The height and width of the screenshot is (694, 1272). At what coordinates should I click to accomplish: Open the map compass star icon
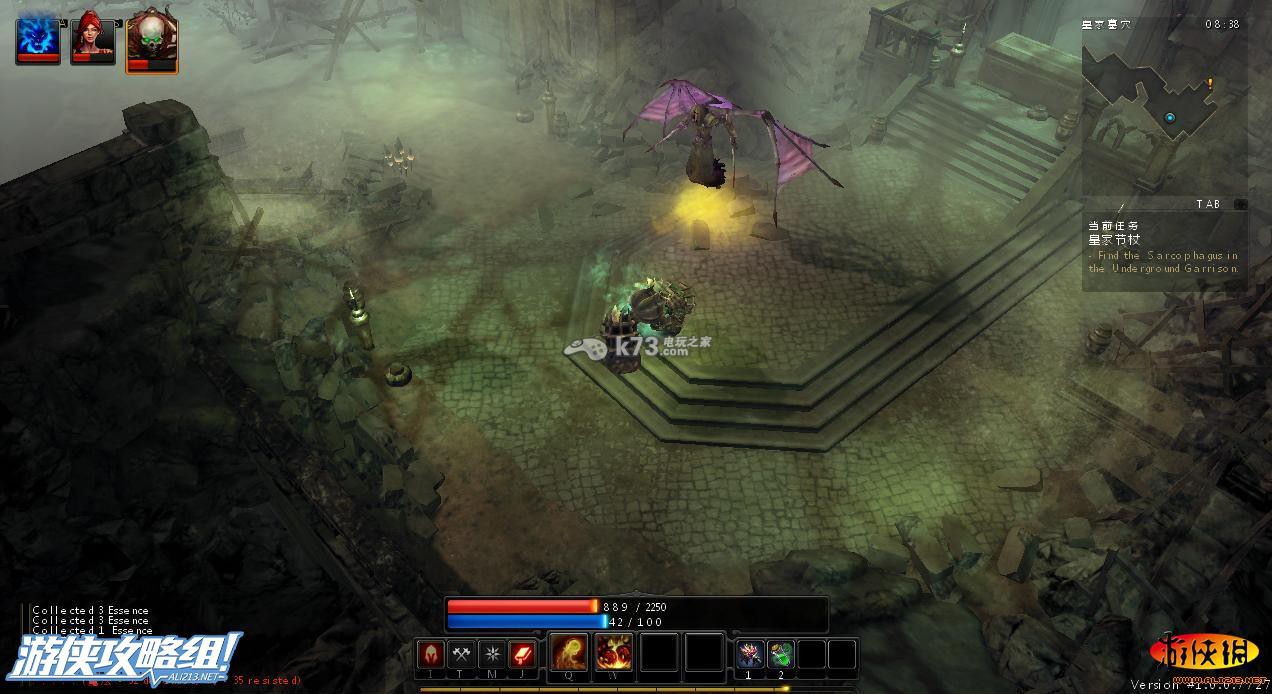(492, 655)
